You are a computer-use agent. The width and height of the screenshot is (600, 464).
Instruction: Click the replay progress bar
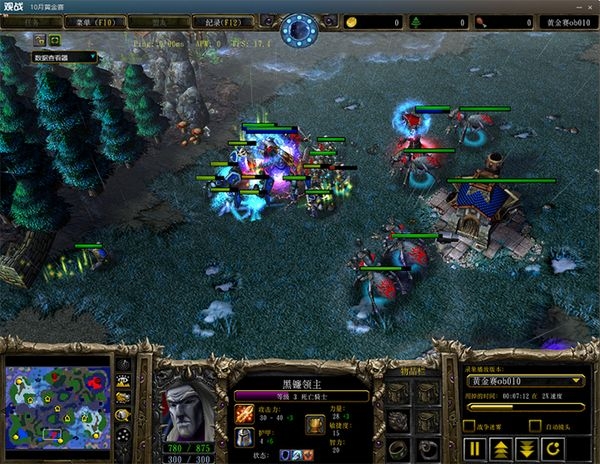click(525, 407)
